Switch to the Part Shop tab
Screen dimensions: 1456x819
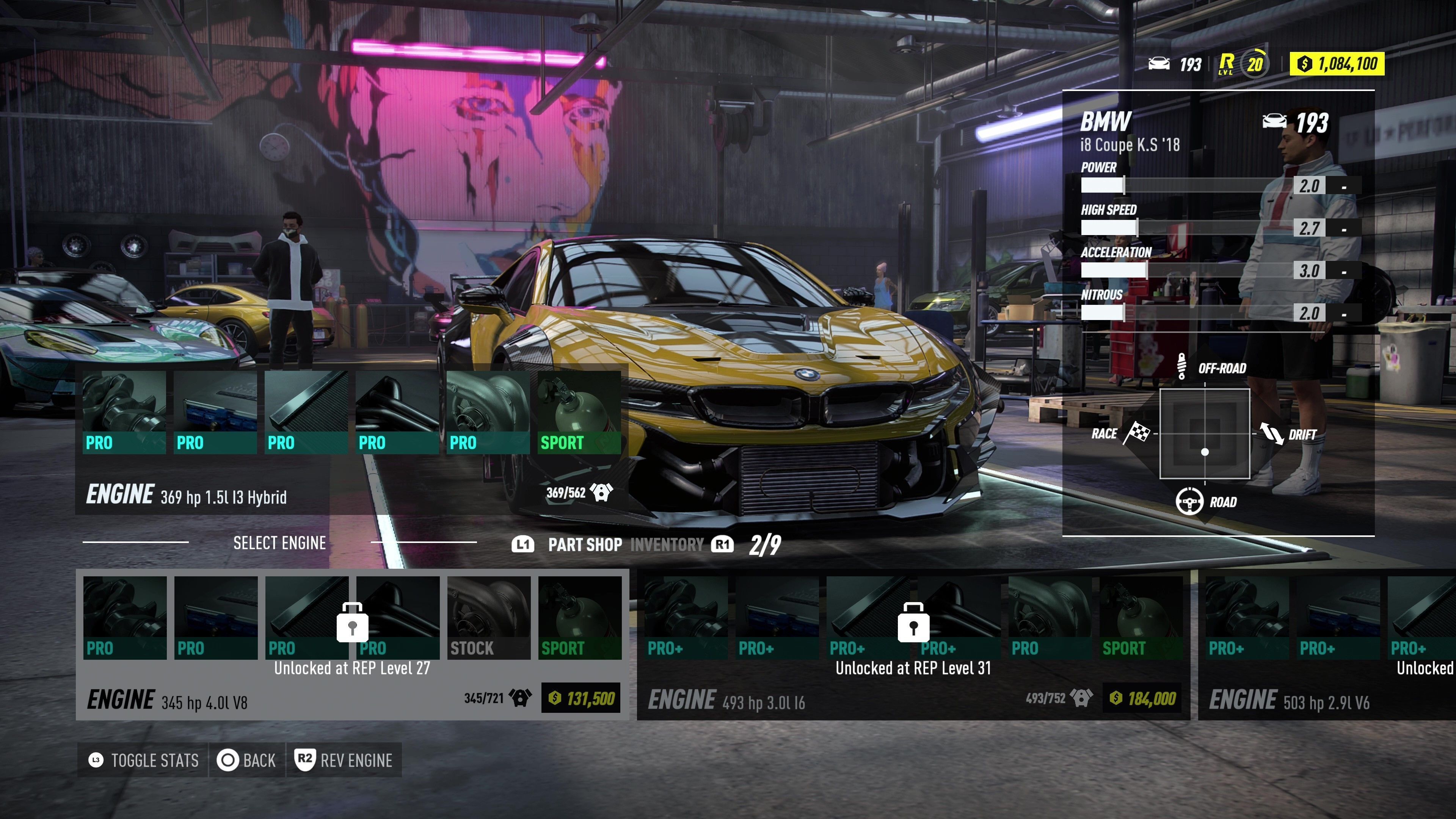[584, 545]
